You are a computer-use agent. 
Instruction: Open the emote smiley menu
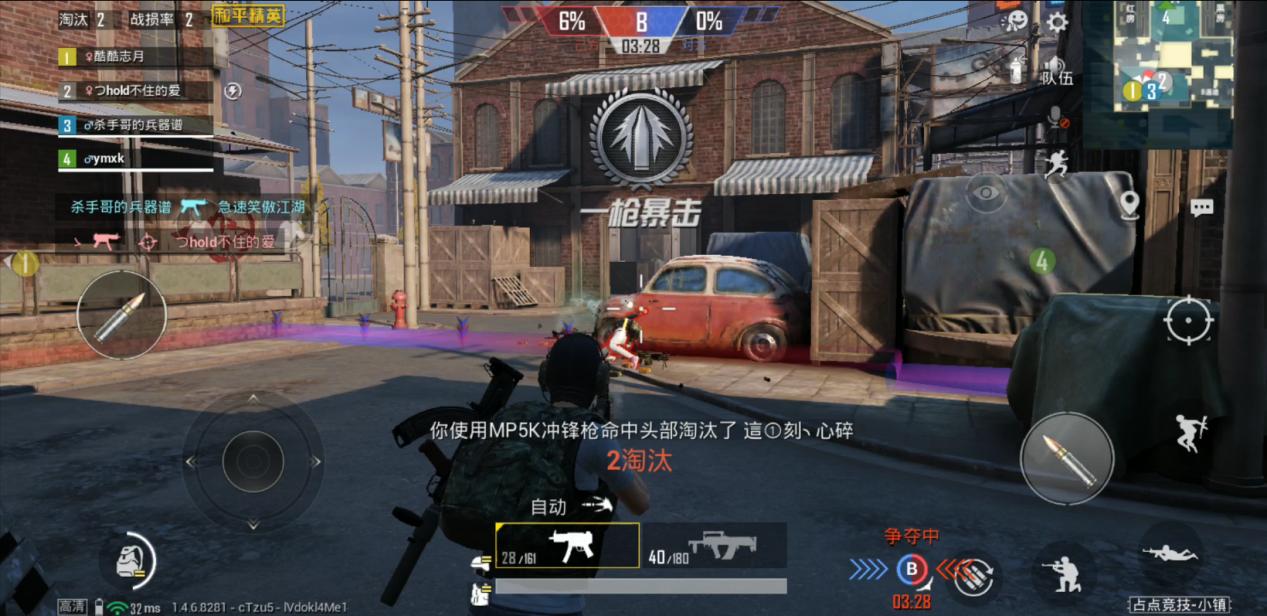(1016, 20)
